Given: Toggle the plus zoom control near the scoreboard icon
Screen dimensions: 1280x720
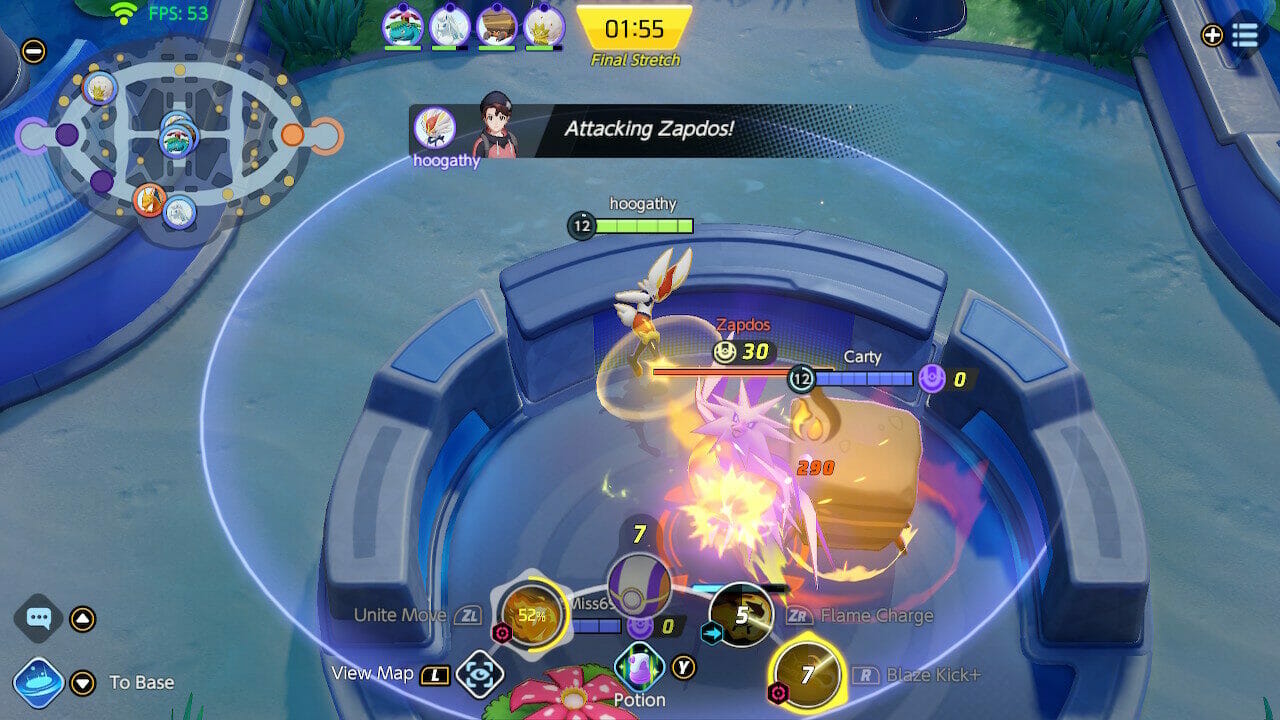Looking at the screenshot, I should [1210, 35].
